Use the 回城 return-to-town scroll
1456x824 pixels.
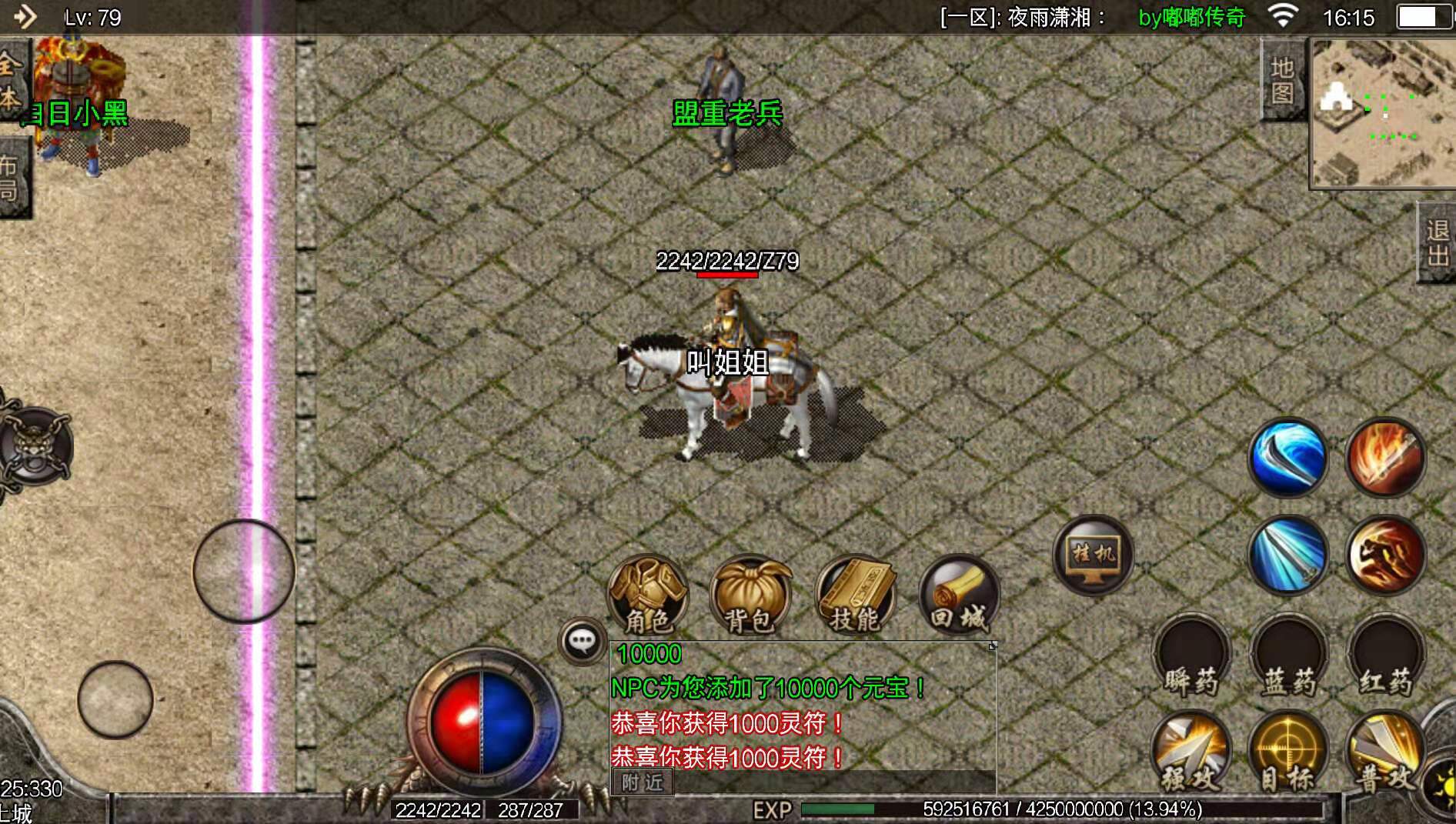[x=958, y=596]
